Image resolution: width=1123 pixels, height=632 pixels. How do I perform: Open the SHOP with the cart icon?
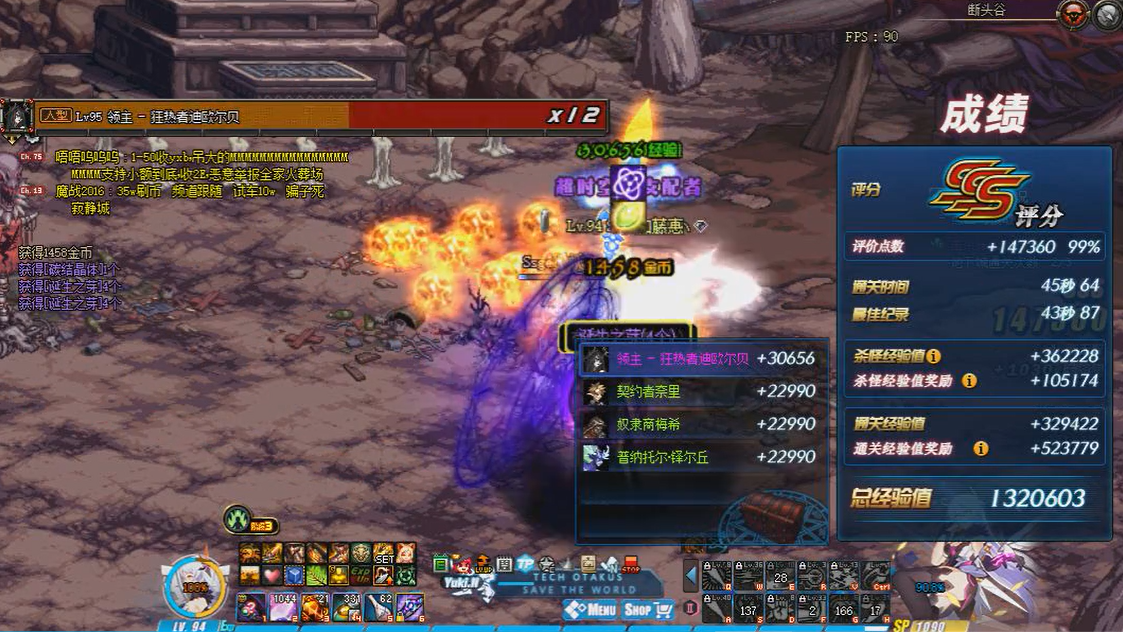[648, 608]
